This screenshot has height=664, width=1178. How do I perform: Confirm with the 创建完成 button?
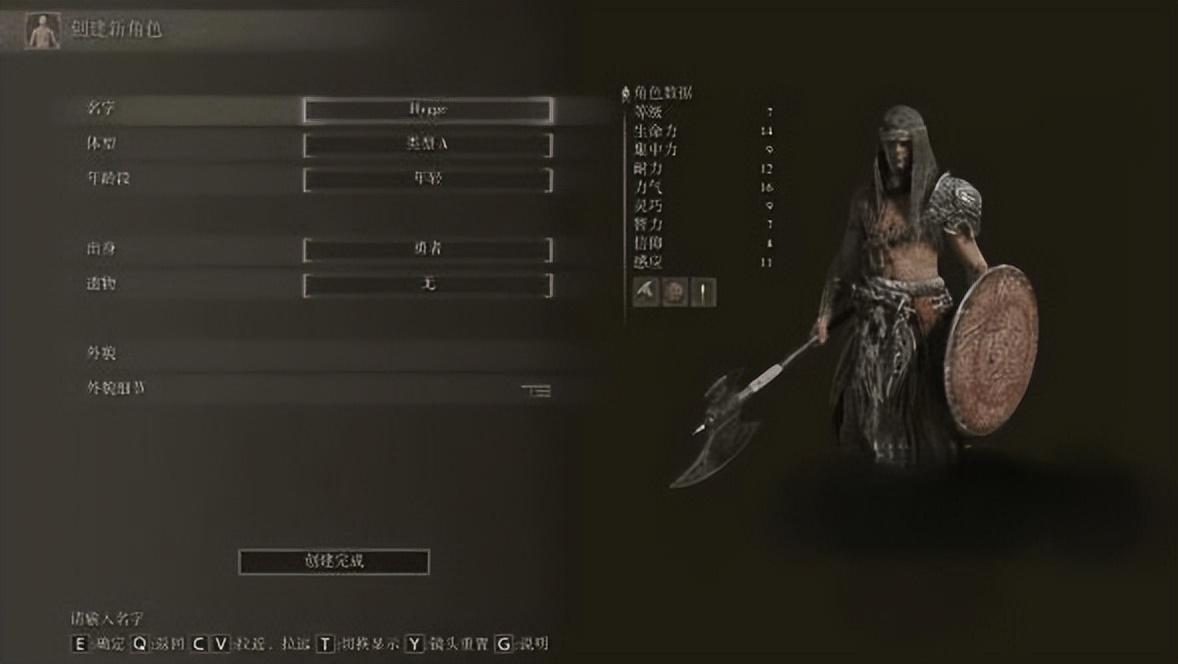tap(334, 561)
